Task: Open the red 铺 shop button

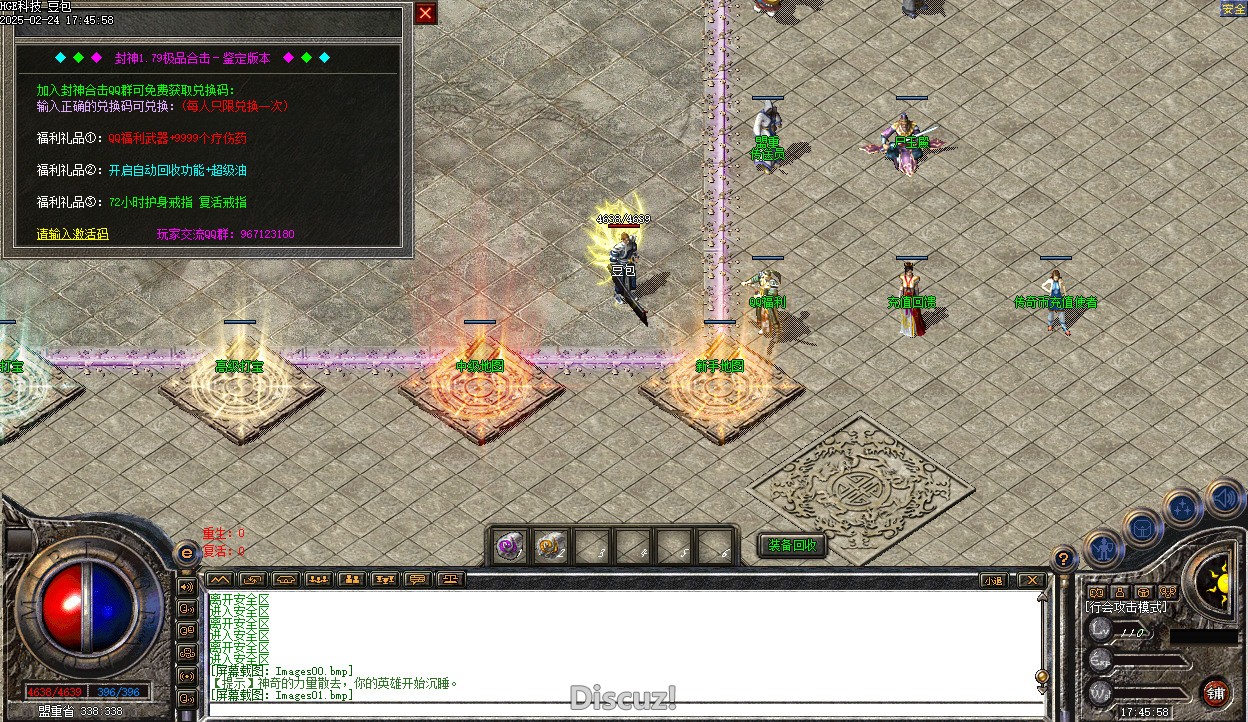Action: (x=1216, y=693)
